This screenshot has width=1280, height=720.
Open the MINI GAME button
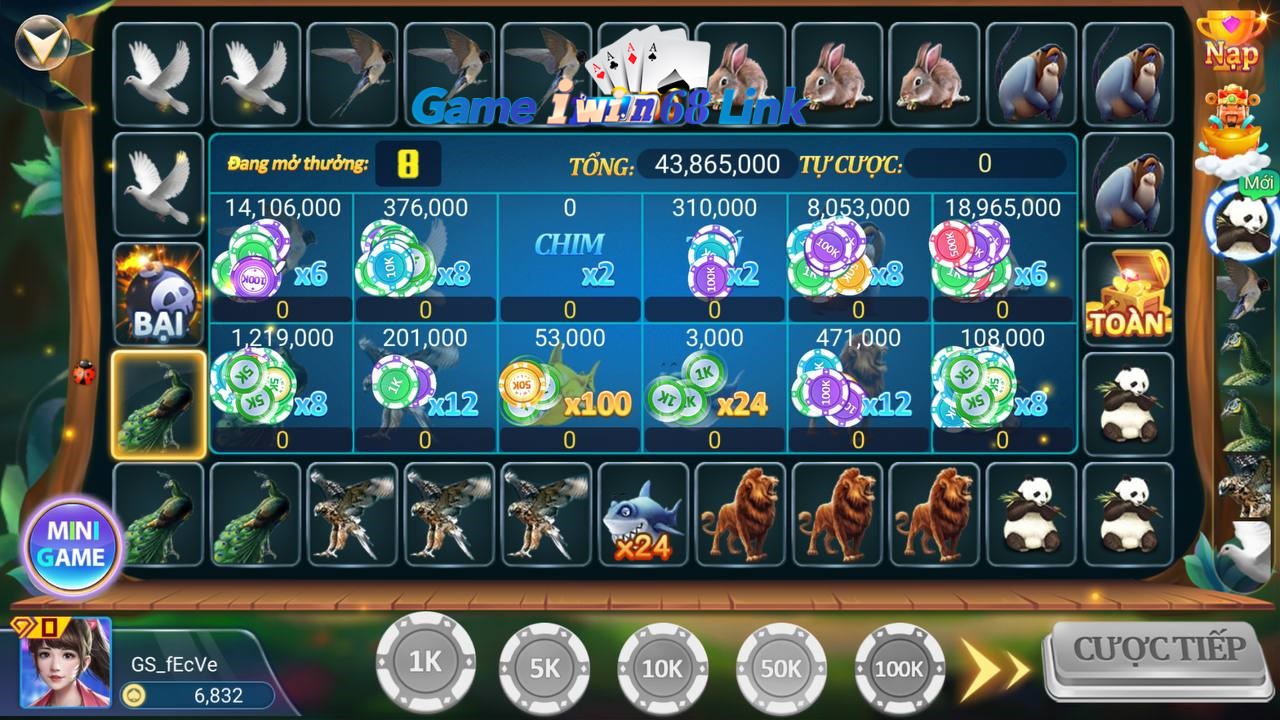tap(72, 546)
